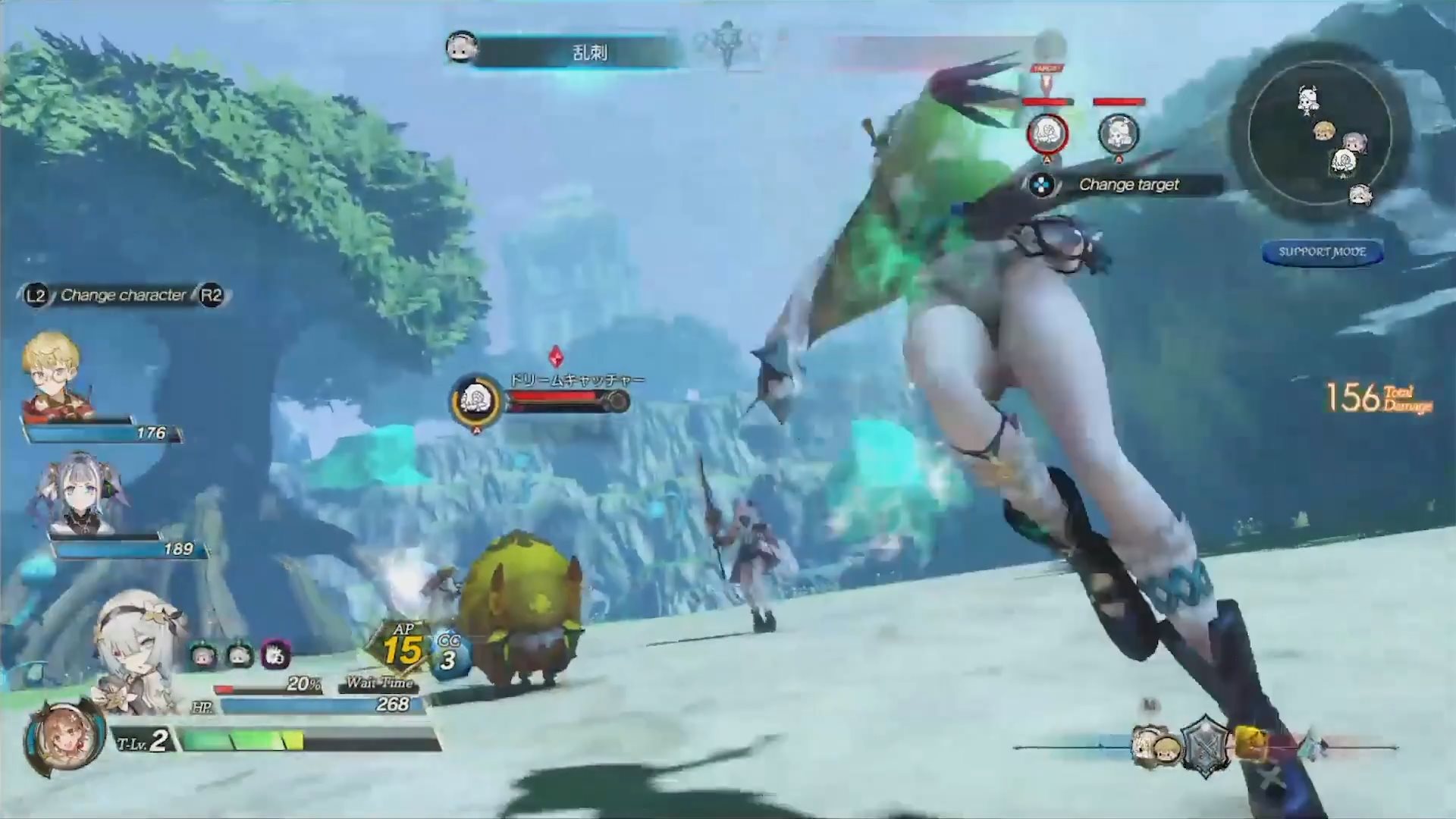Switch to the grey-ringed enemy target icon

pyautogui.click(x=1119, y=133)
